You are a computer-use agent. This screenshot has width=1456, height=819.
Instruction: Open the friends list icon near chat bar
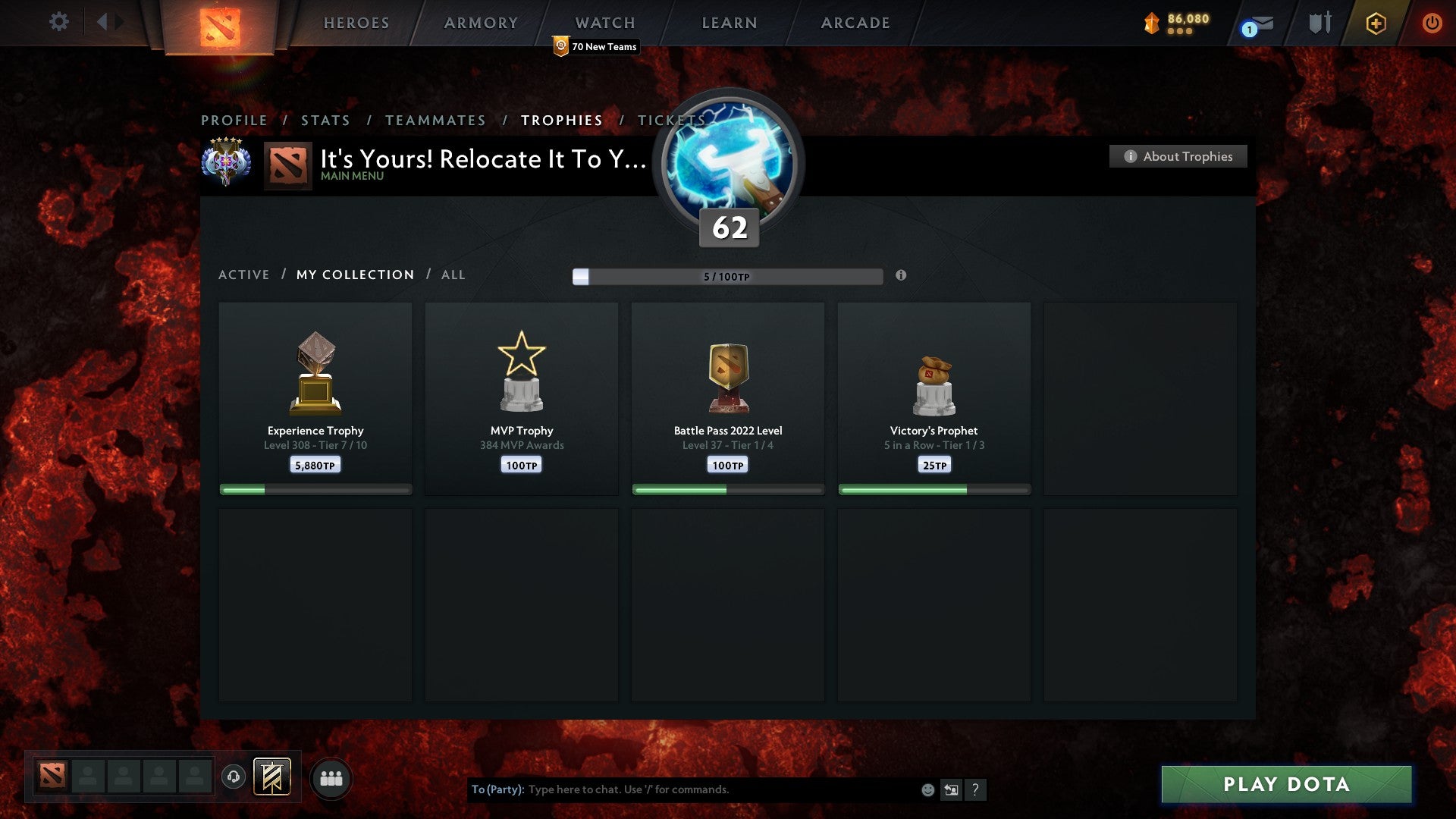[x=331, y=777]
